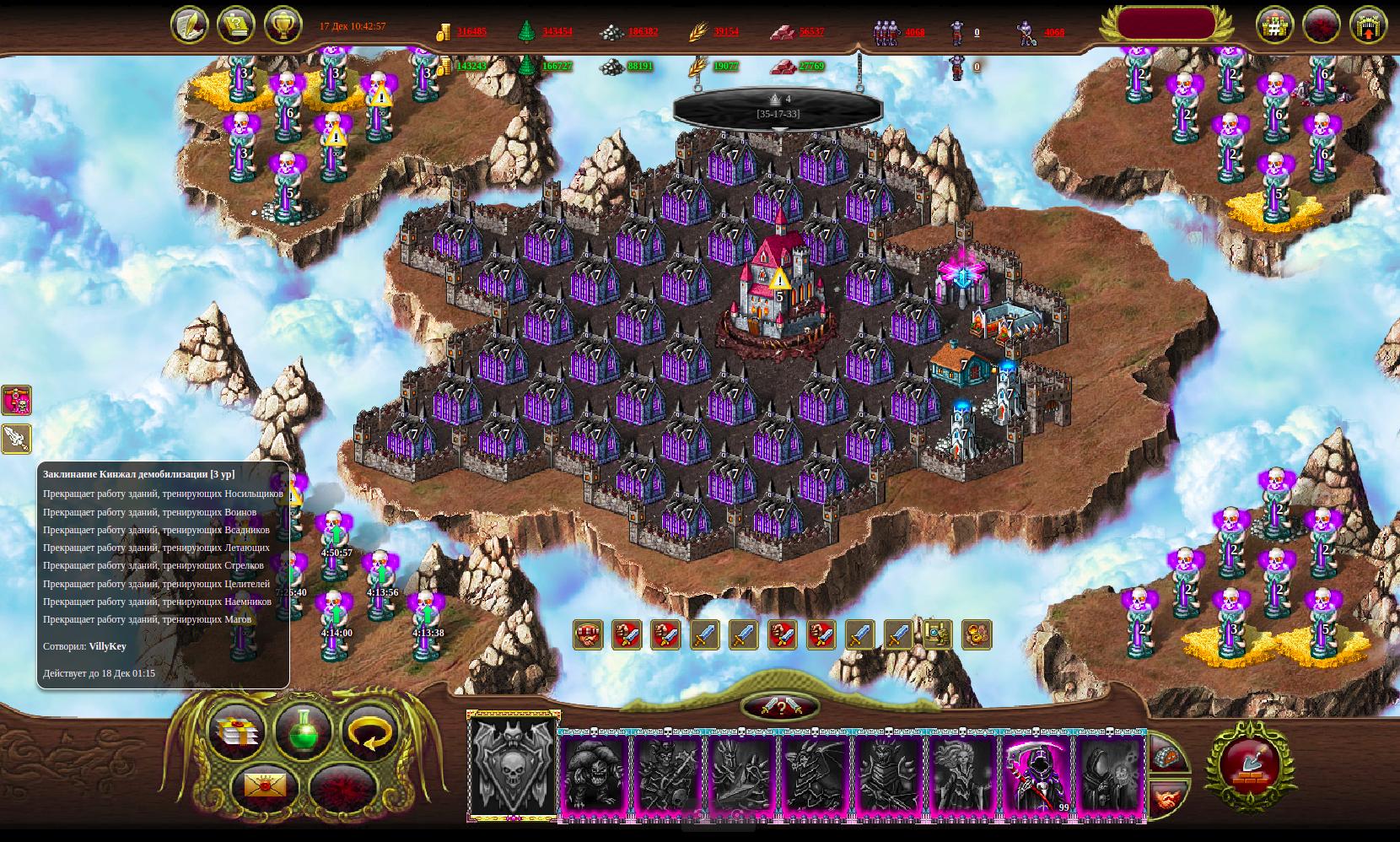Click the castle with red arrow button
1400x842 pixels.
point(1368,25)
